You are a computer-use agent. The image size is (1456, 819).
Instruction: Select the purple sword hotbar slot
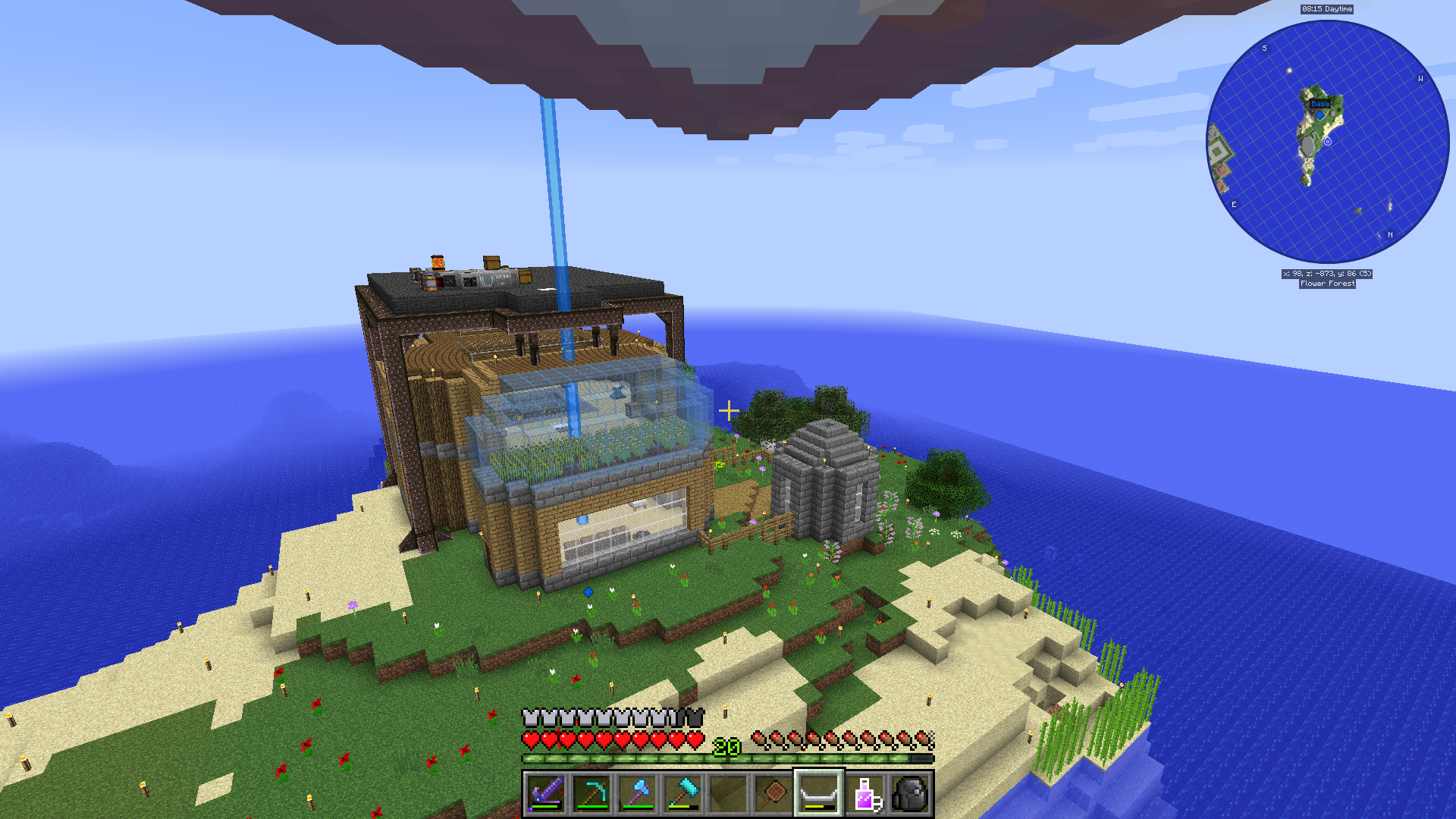(x=545, y=793)
